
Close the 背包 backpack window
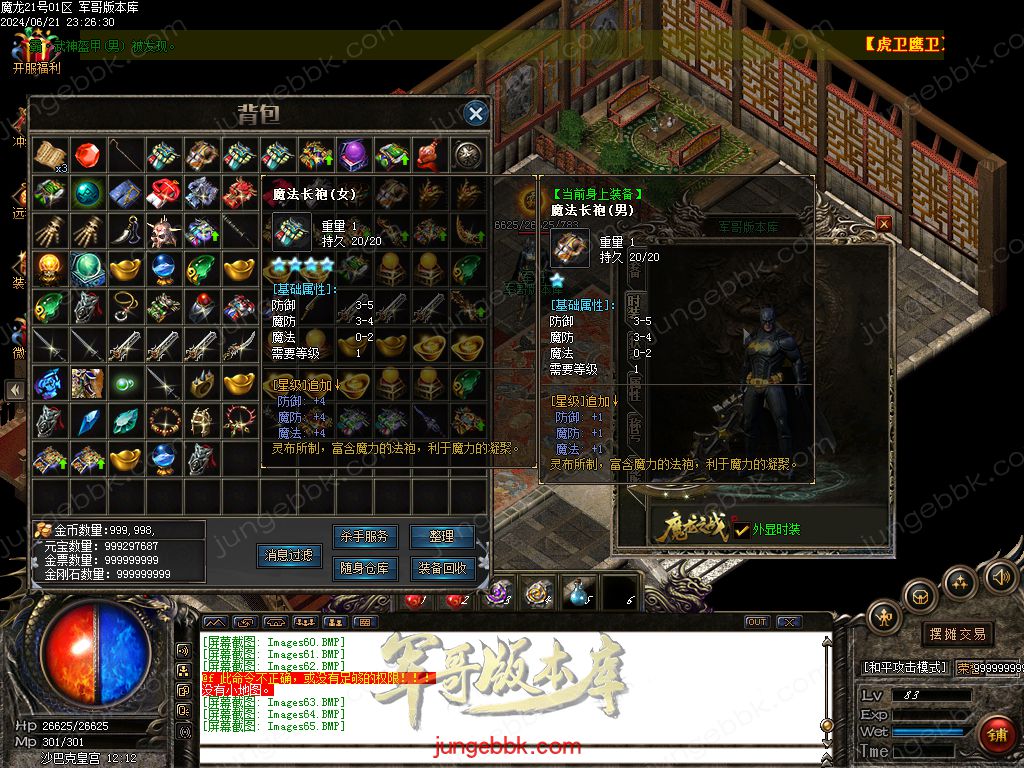[x=476, y=113]
